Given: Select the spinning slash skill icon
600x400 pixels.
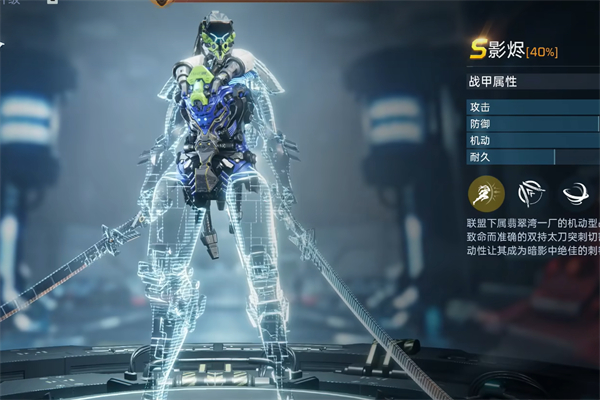Looking at the screenshot, I should tap(577, 192).
